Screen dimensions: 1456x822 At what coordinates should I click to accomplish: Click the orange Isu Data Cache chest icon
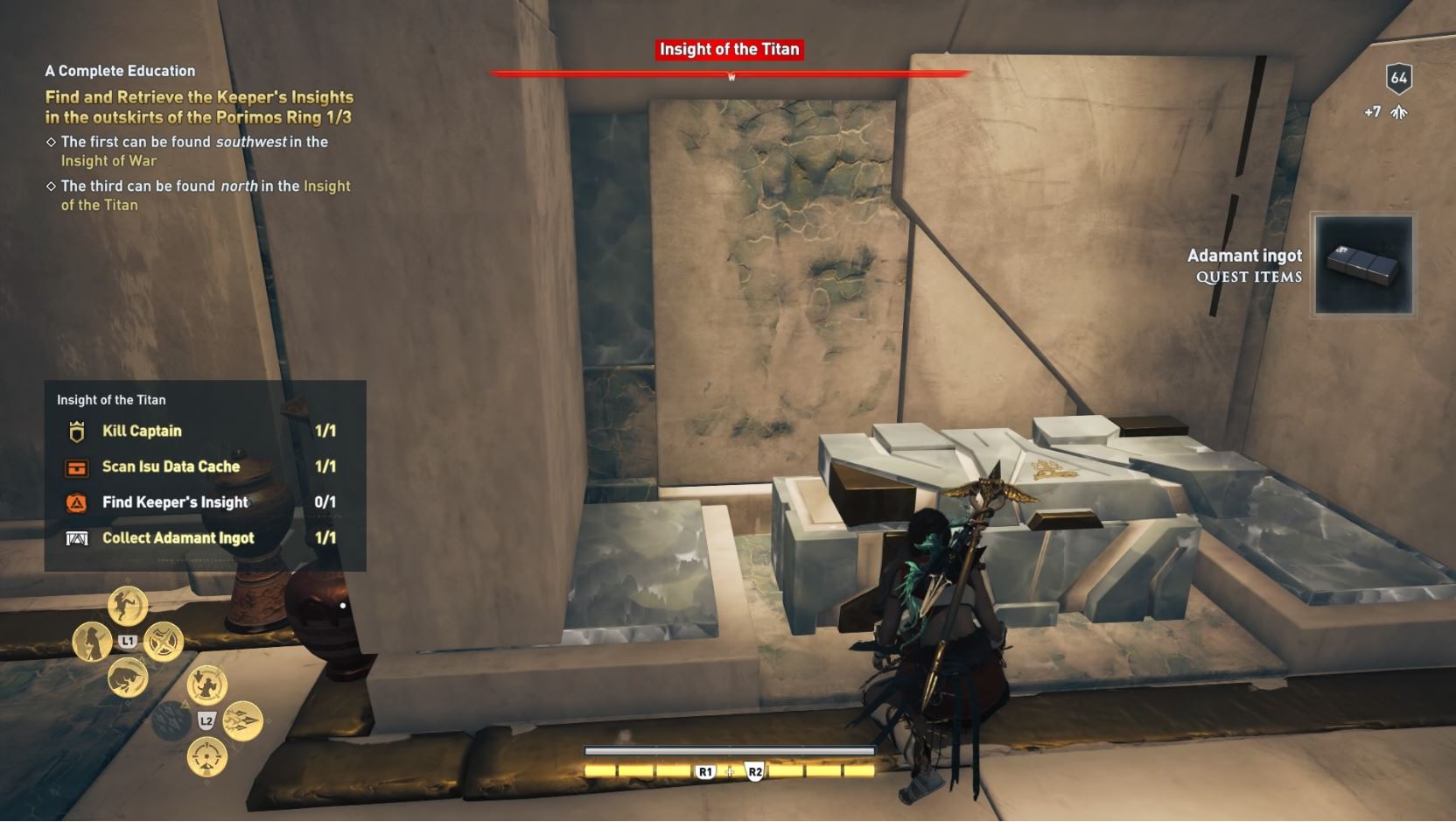pos(77,467)
